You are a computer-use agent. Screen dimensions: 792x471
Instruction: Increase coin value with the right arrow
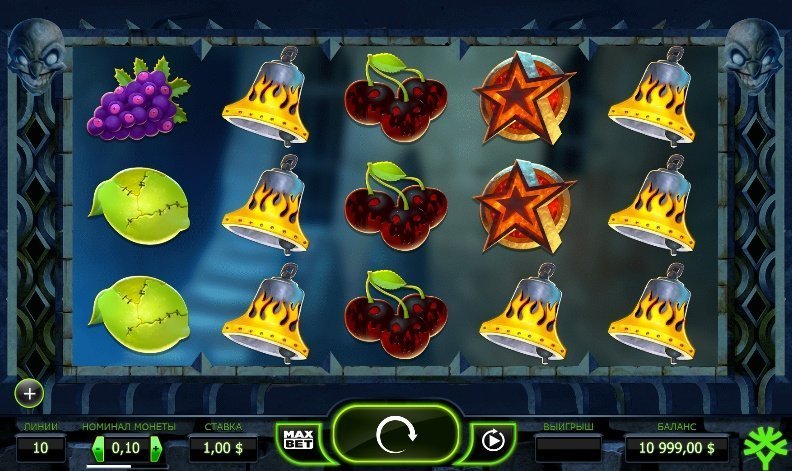tap(156, 447)
